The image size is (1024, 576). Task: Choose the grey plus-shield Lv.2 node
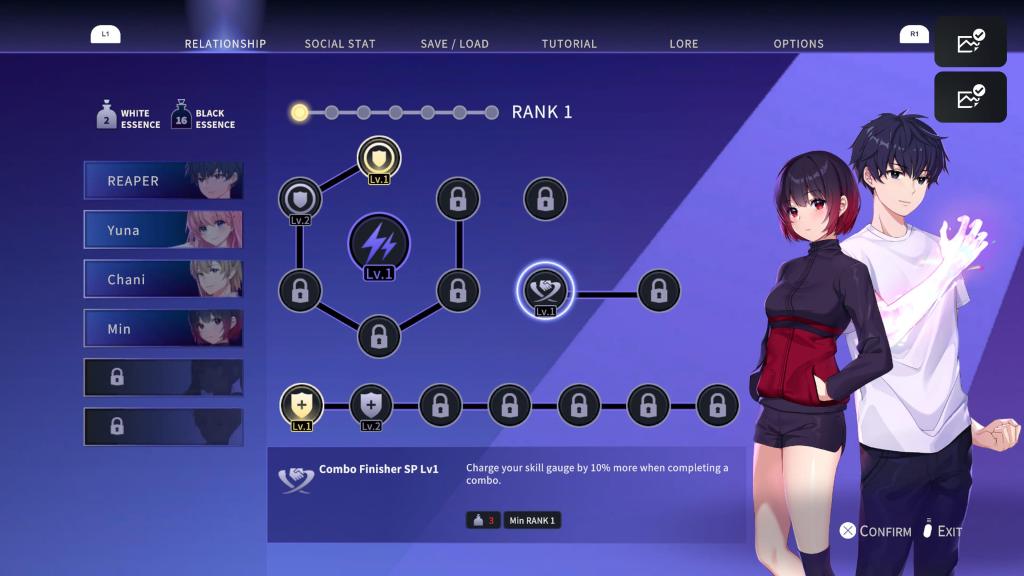tap(371, 405)
